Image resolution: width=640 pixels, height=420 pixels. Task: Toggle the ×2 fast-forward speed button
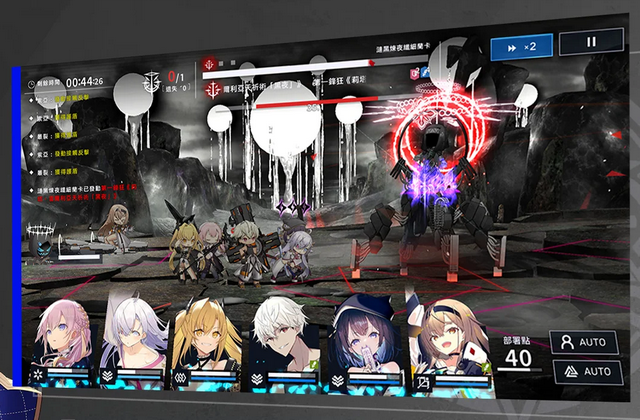pos(522,46)
